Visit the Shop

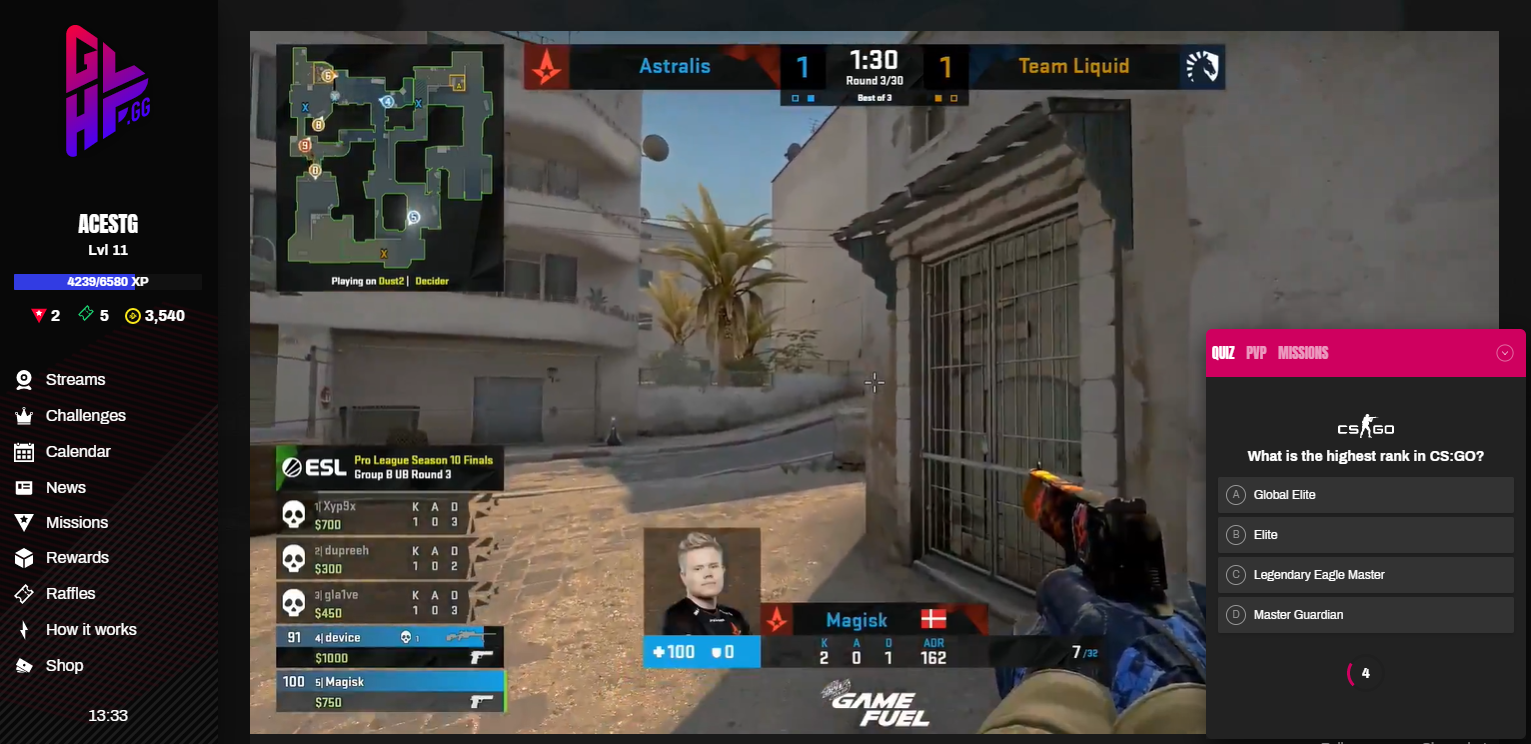[64, 666]
